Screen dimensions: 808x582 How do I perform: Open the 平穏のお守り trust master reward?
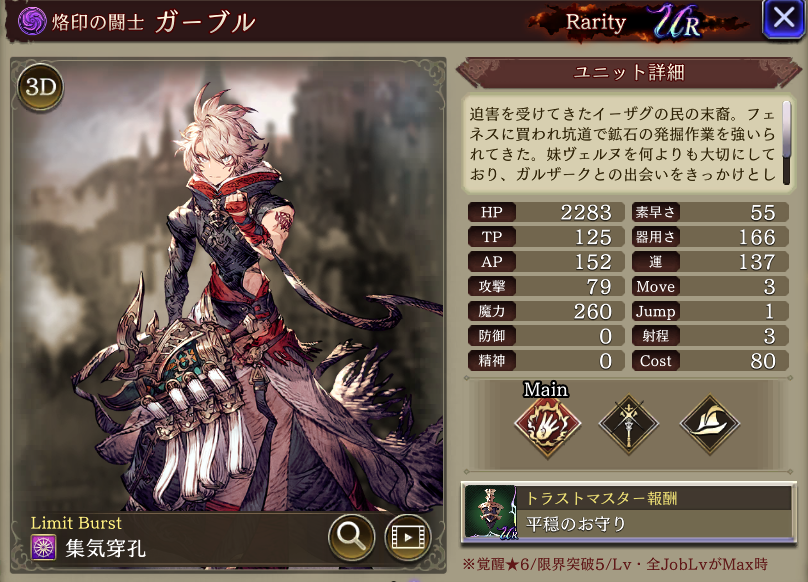click(x=627, y=511)
